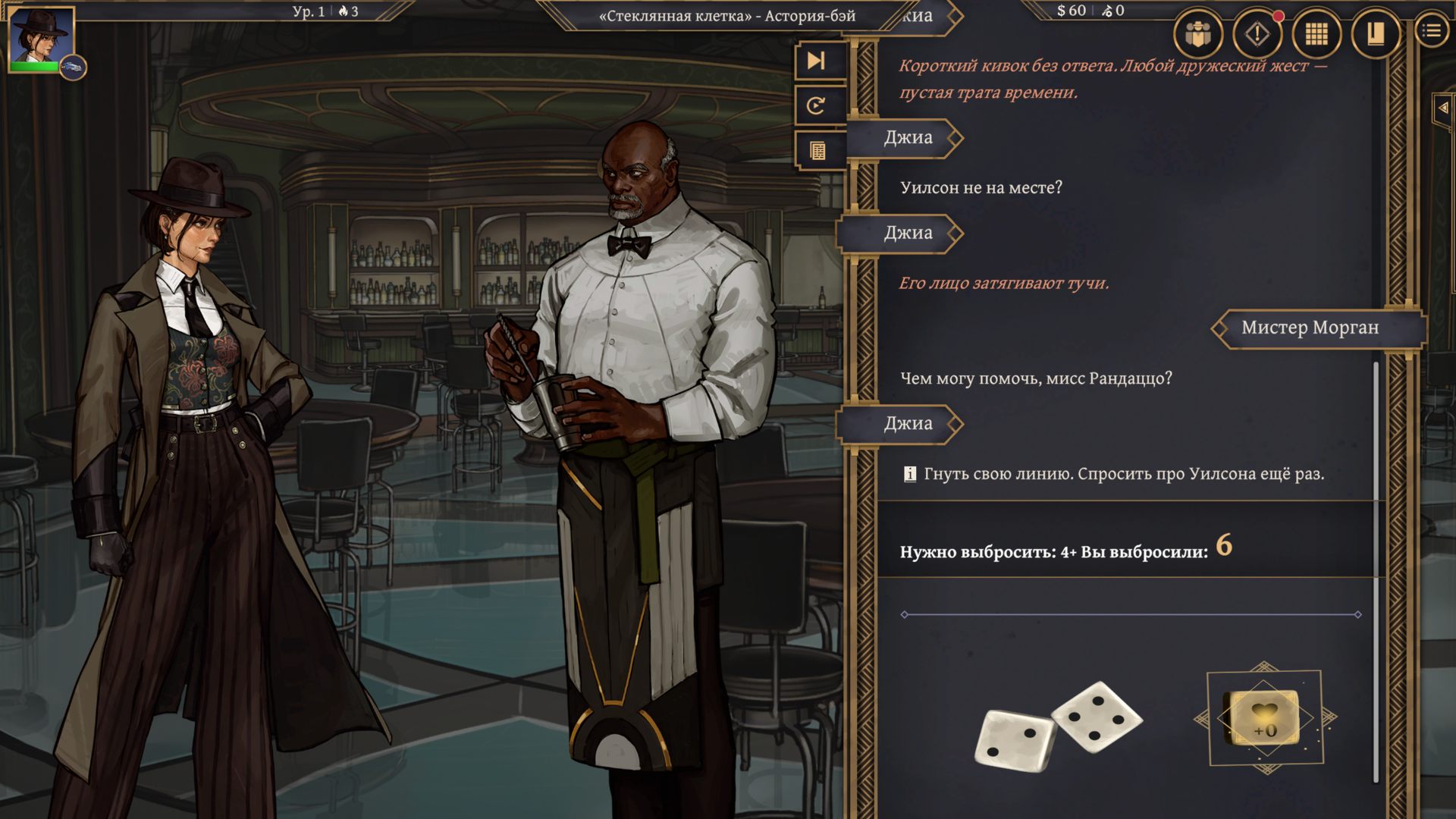Viewport: 1456px width, 819px height.
Task: Open the dialogue history log icon
Action: [x=817, y=152]
